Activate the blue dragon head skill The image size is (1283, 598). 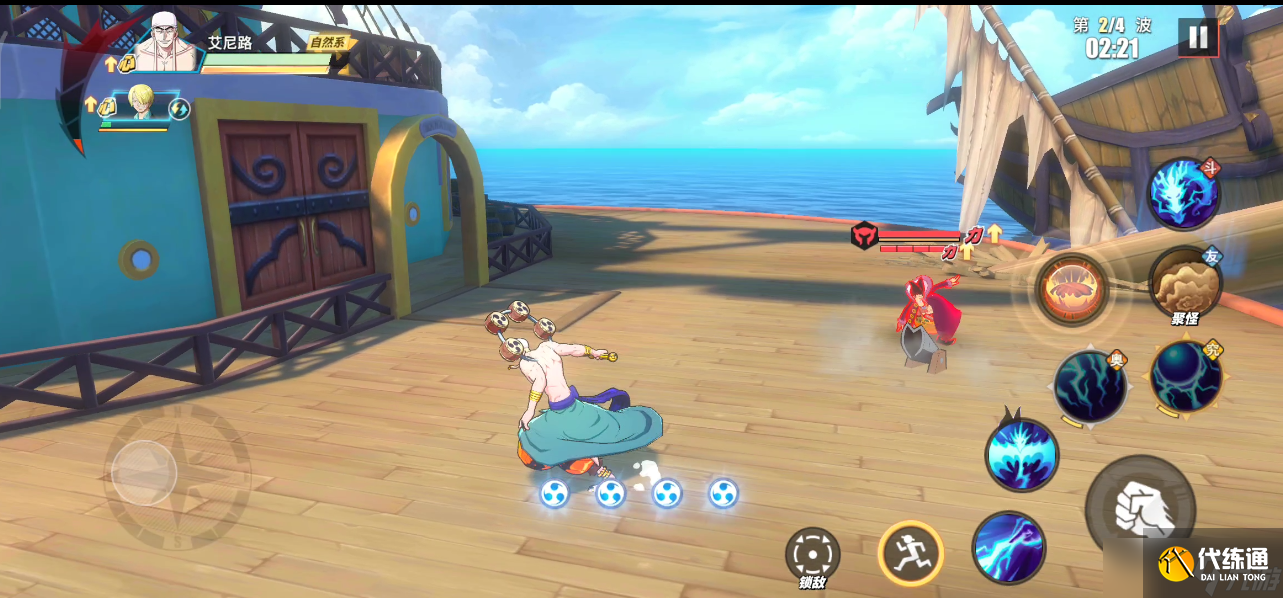pos(1183,193)
